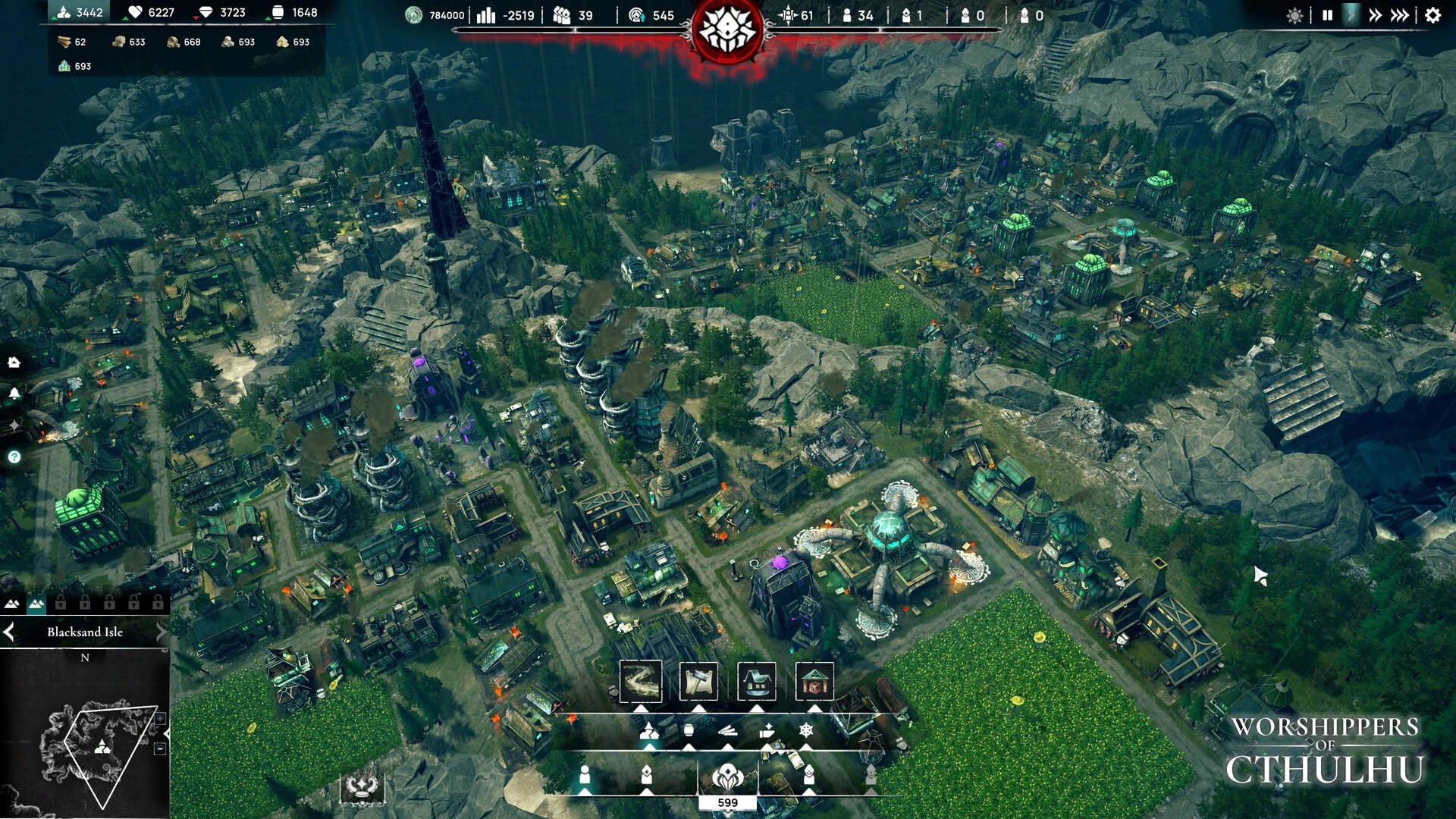The height and width of the screenshot is (819, 1456).
Task: Pause the game
Action: 1327,15
